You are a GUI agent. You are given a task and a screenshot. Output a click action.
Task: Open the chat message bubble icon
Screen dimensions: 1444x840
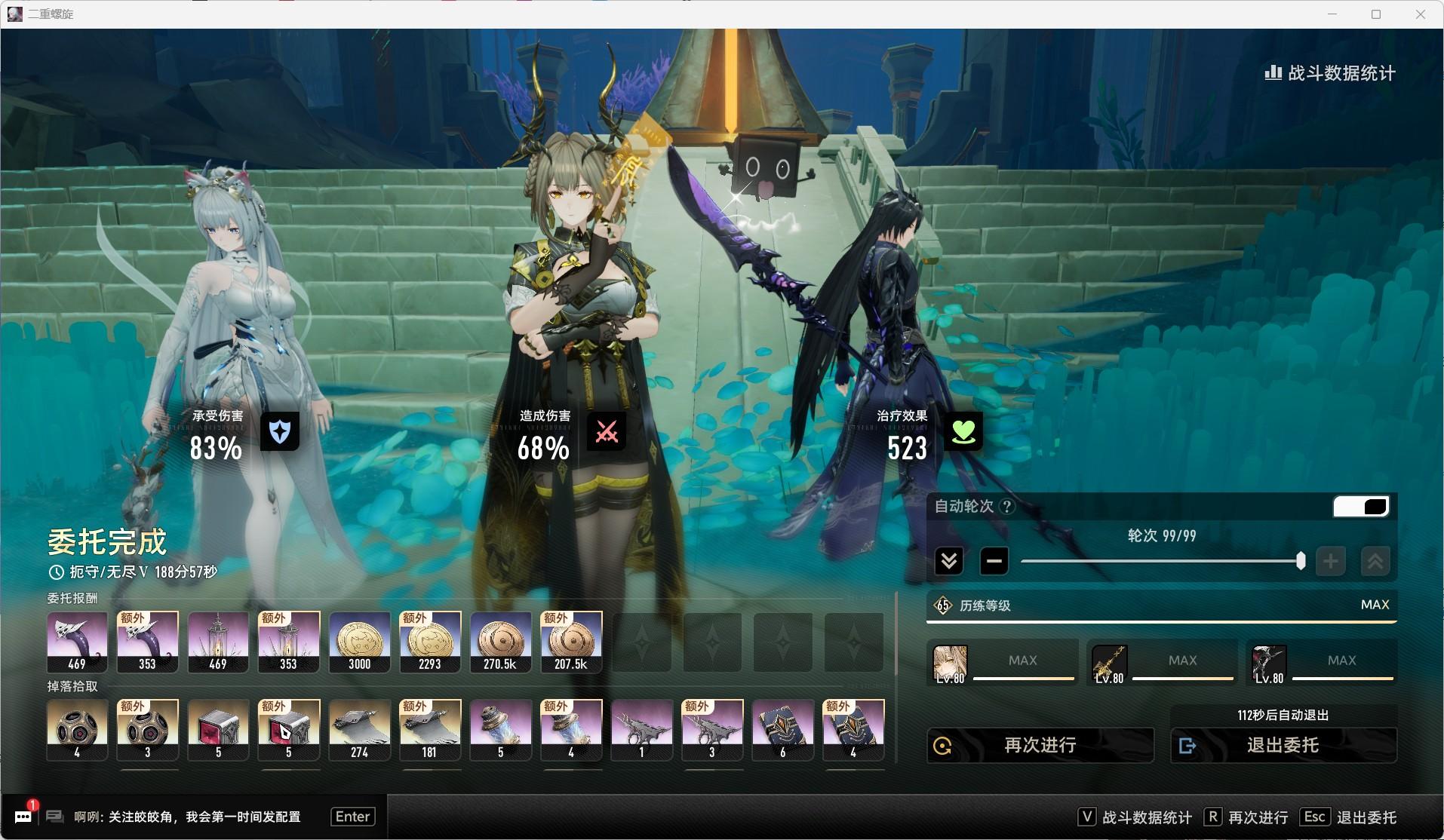tap(23, 817)
